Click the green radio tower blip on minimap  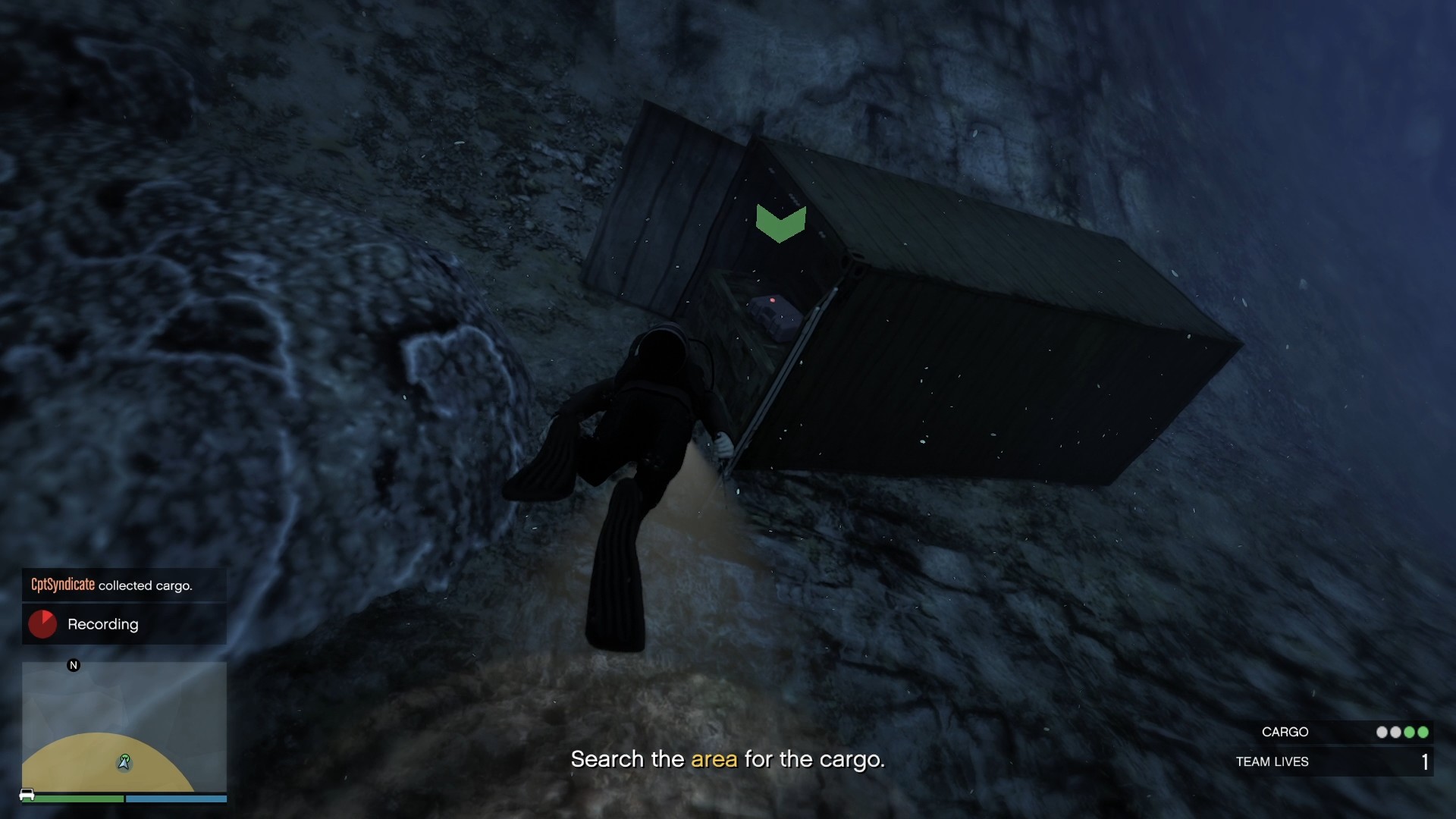pyautogui.click(x=124, y=756)
